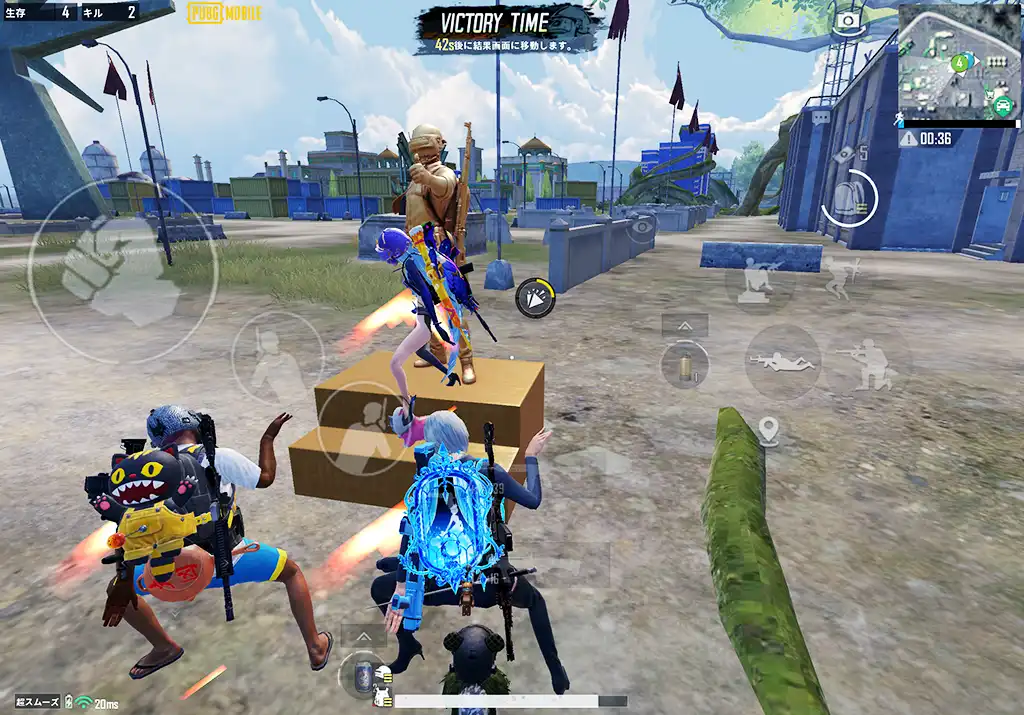Open the chat message bubble
The height and width of the screenshot is (715, 1024).
click(x=821, y=117)
